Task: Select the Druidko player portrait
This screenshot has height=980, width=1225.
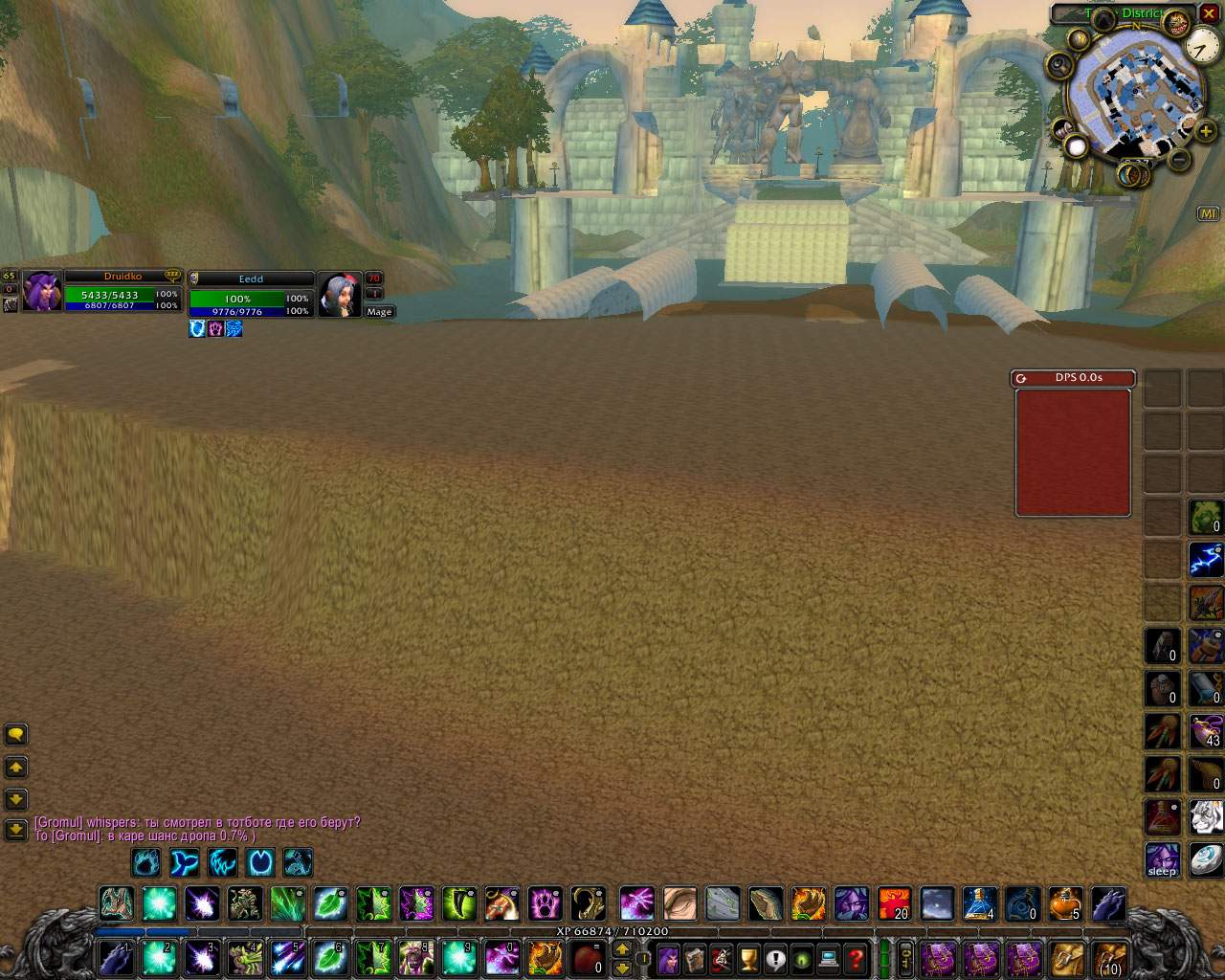Action: [42, 291]
